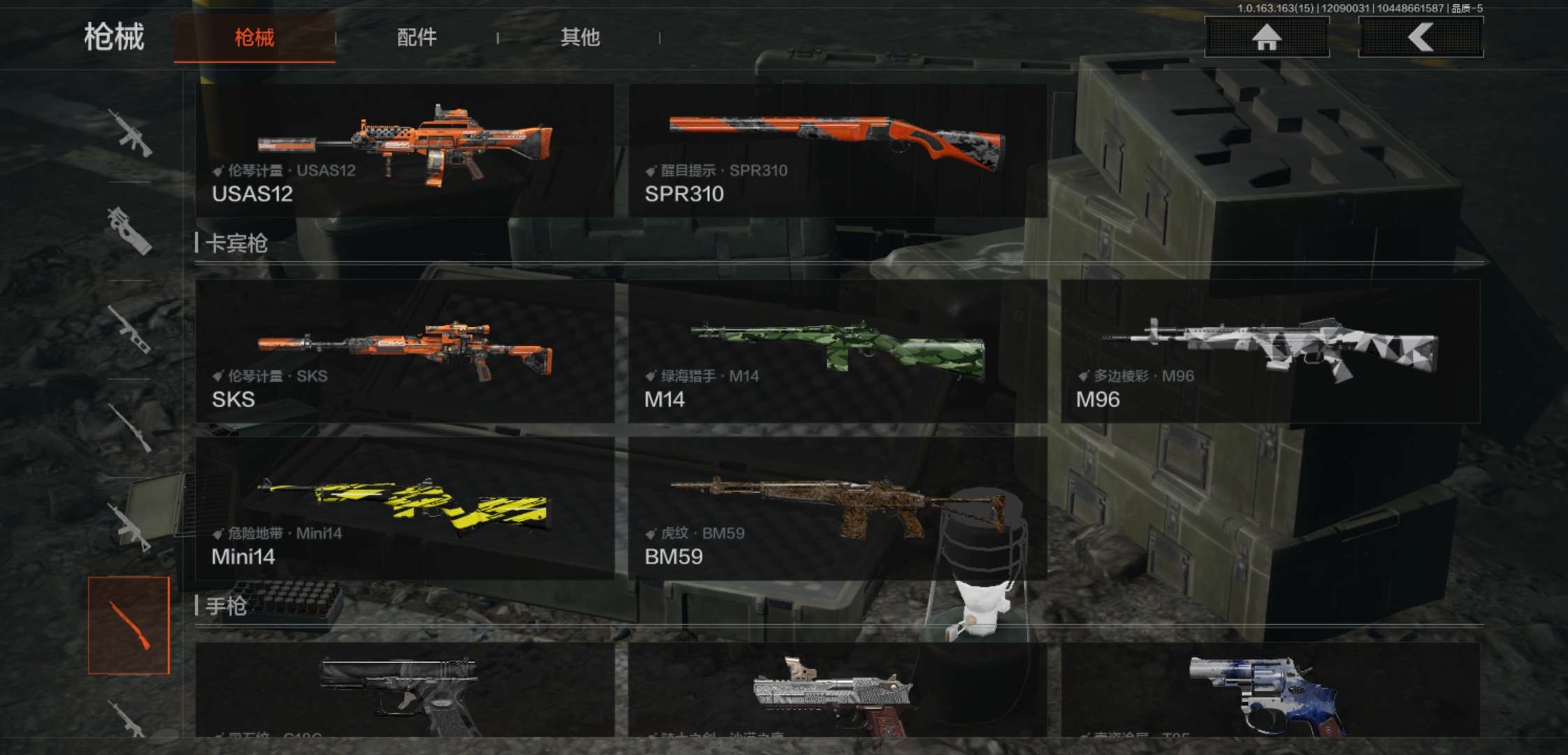
Task: Open the SKS carbine card
Action: click(405, 351)
